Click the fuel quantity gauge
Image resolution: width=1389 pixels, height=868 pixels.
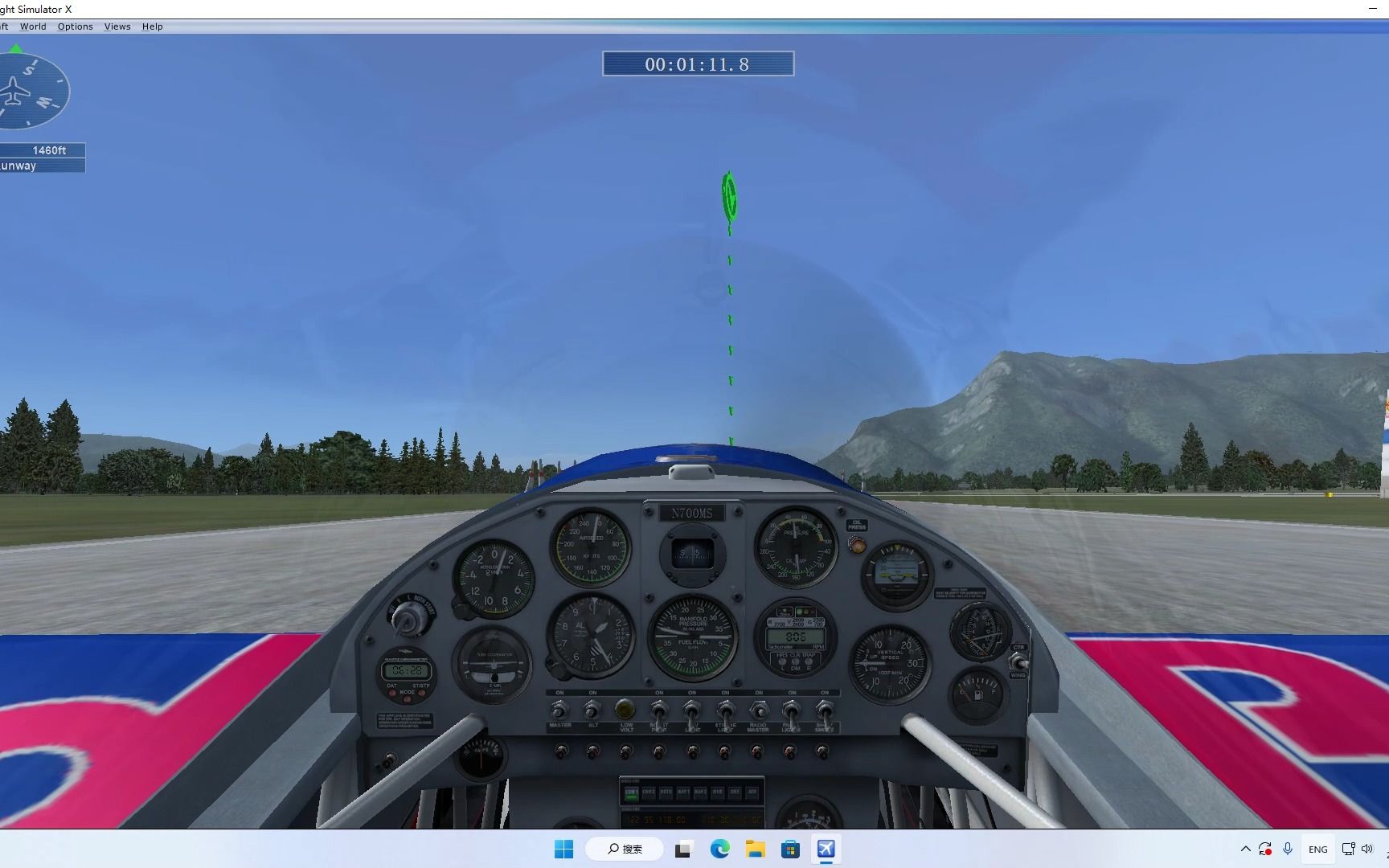coord(977,691)
